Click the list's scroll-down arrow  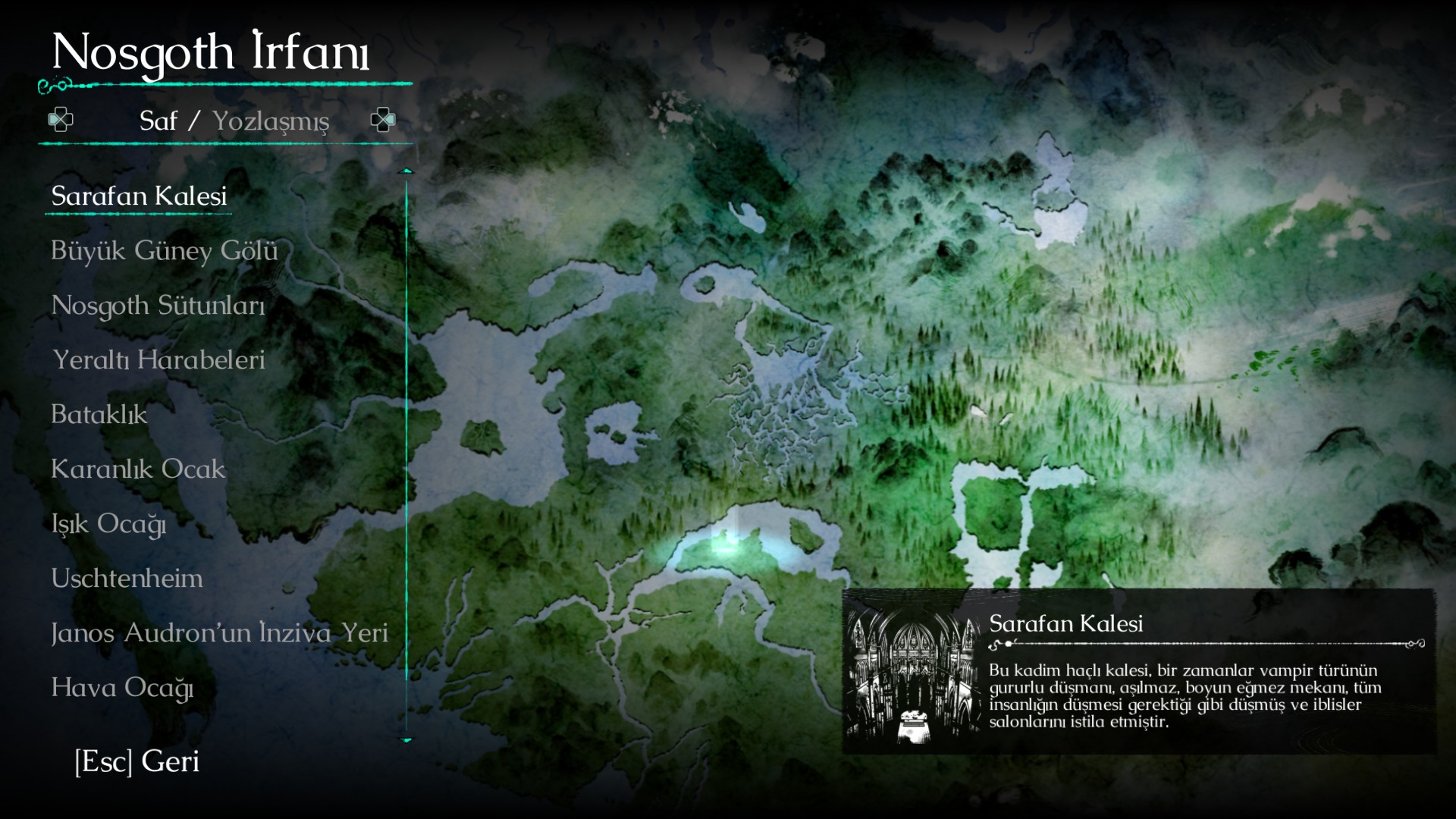click(x=406, y=739)
